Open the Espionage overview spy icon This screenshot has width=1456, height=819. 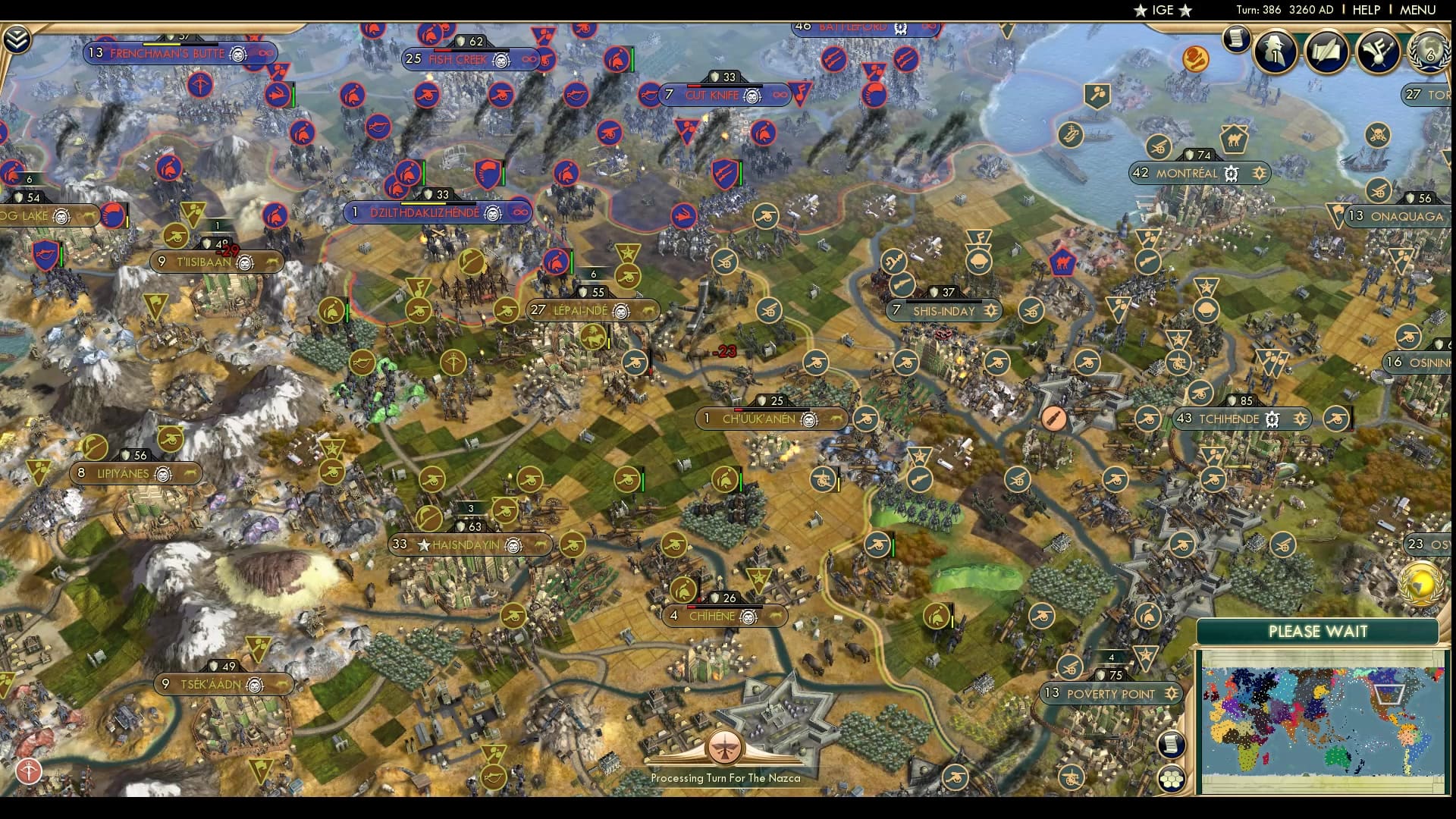(x=1276, y=52)
